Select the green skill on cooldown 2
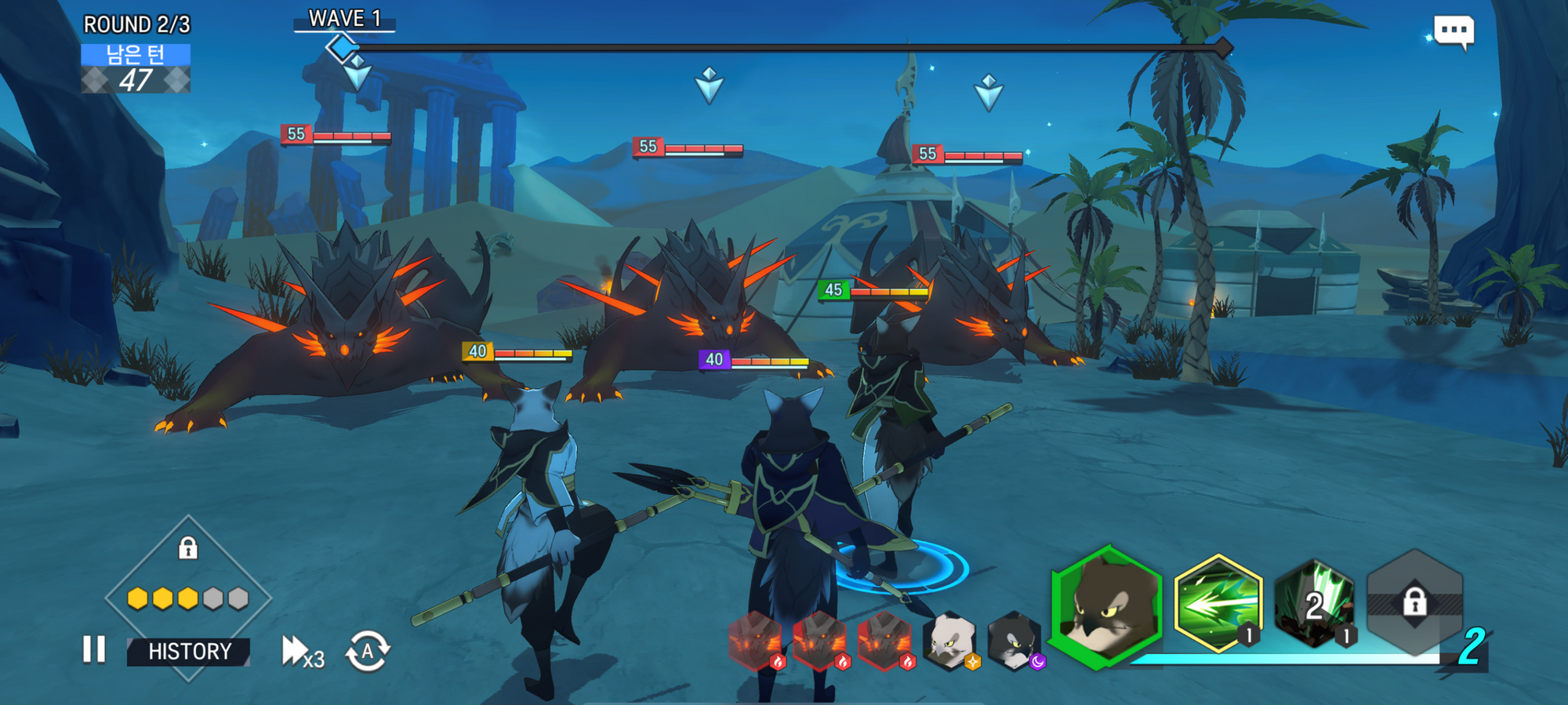This screenshot has height=705, width=1568. pos(1315,604)
